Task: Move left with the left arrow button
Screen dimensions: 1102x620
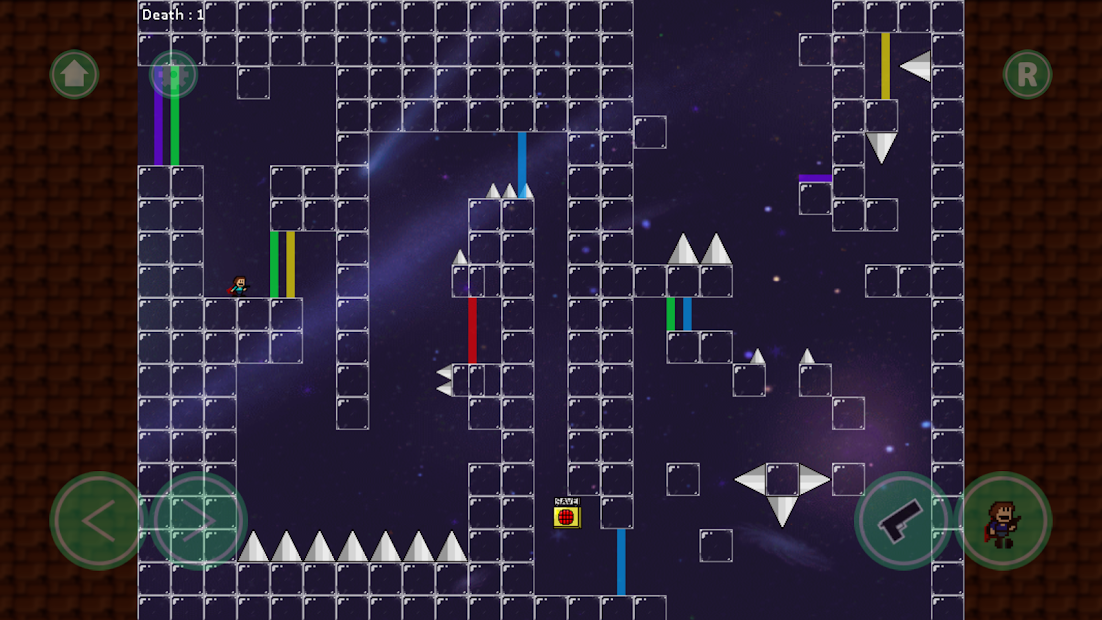Action: click(x=98, y=520)
